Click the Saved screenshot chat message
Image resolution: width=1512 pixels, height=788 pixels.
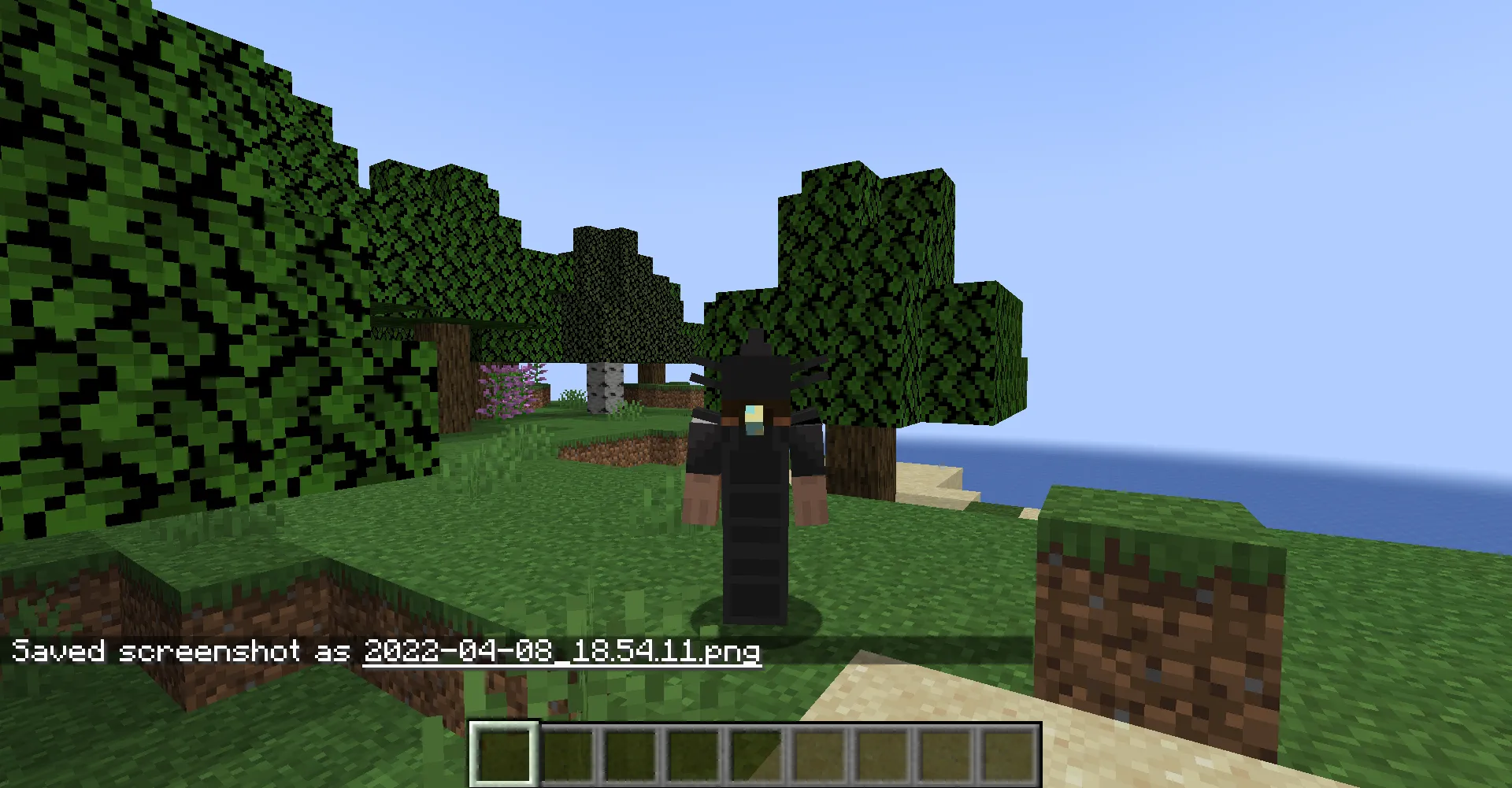pyautogui.click(x=181, y=651)
